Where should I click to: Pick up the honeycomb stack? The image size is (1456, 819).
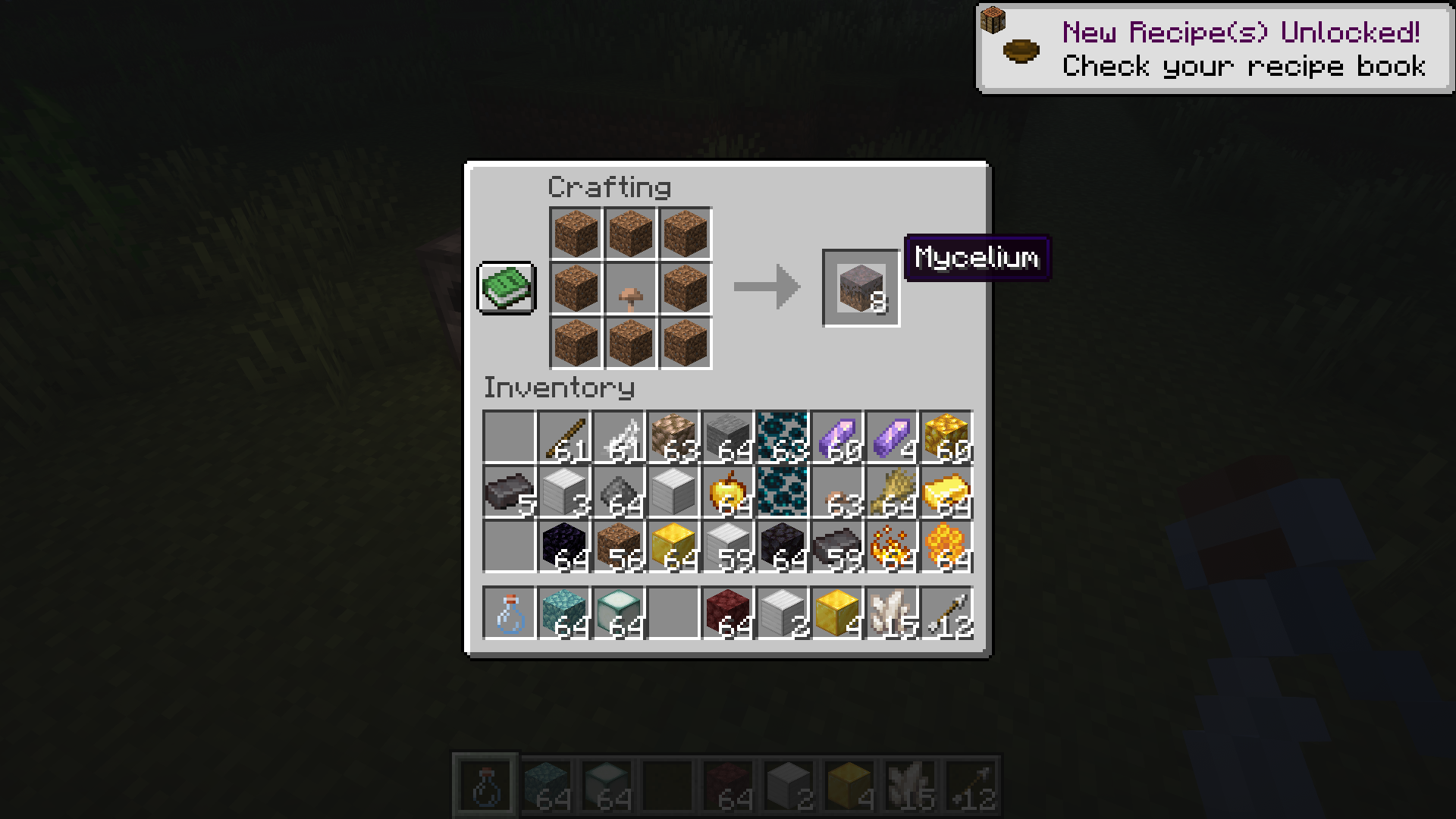(x=946, y=547)
